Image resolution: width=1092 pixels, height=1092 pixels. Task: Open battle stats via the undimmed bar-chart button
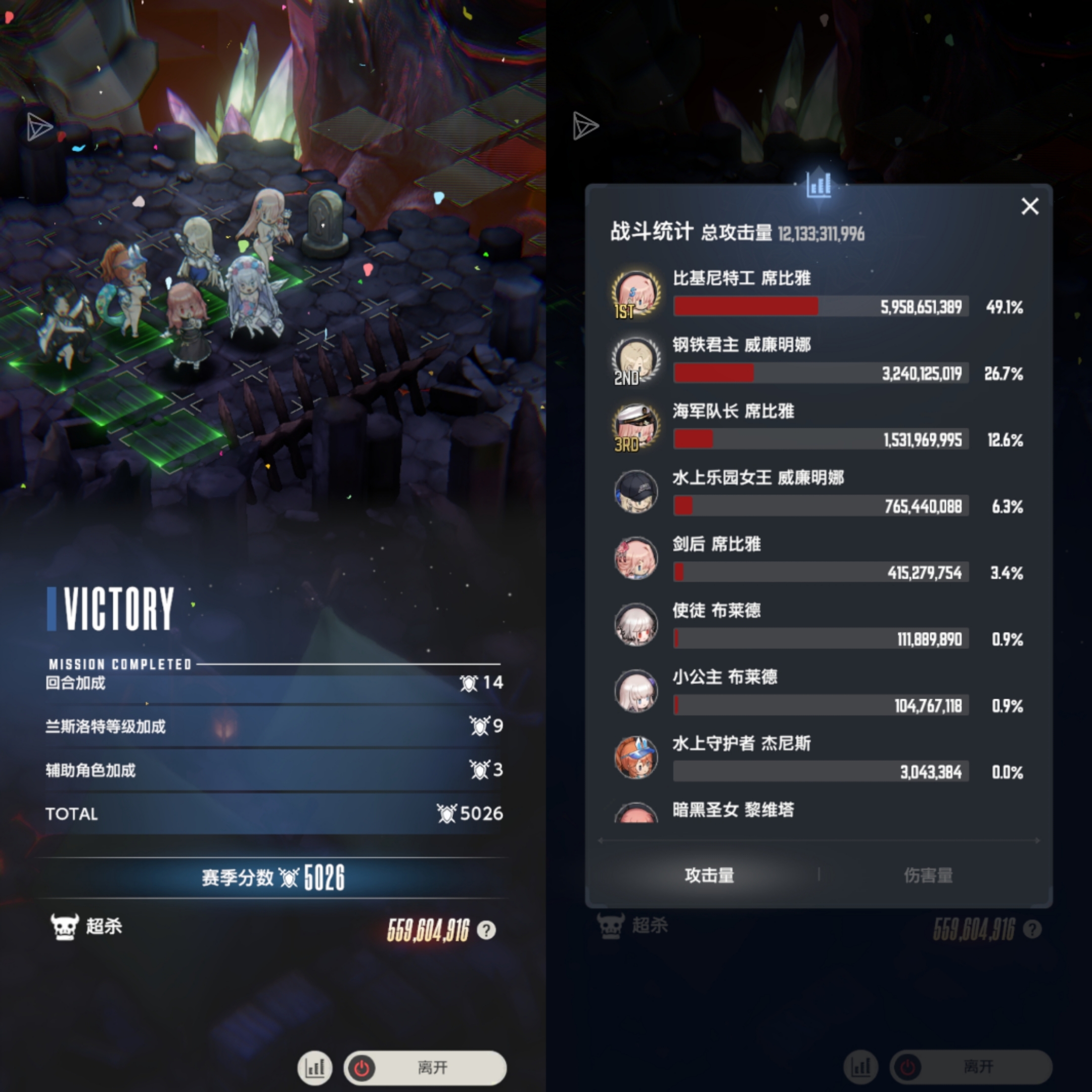[315, 1067]
